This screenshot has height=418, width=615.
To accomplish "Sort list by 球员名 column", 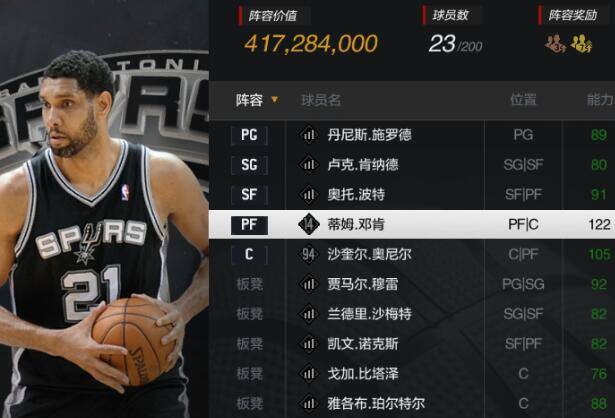I will coord(322,100).
